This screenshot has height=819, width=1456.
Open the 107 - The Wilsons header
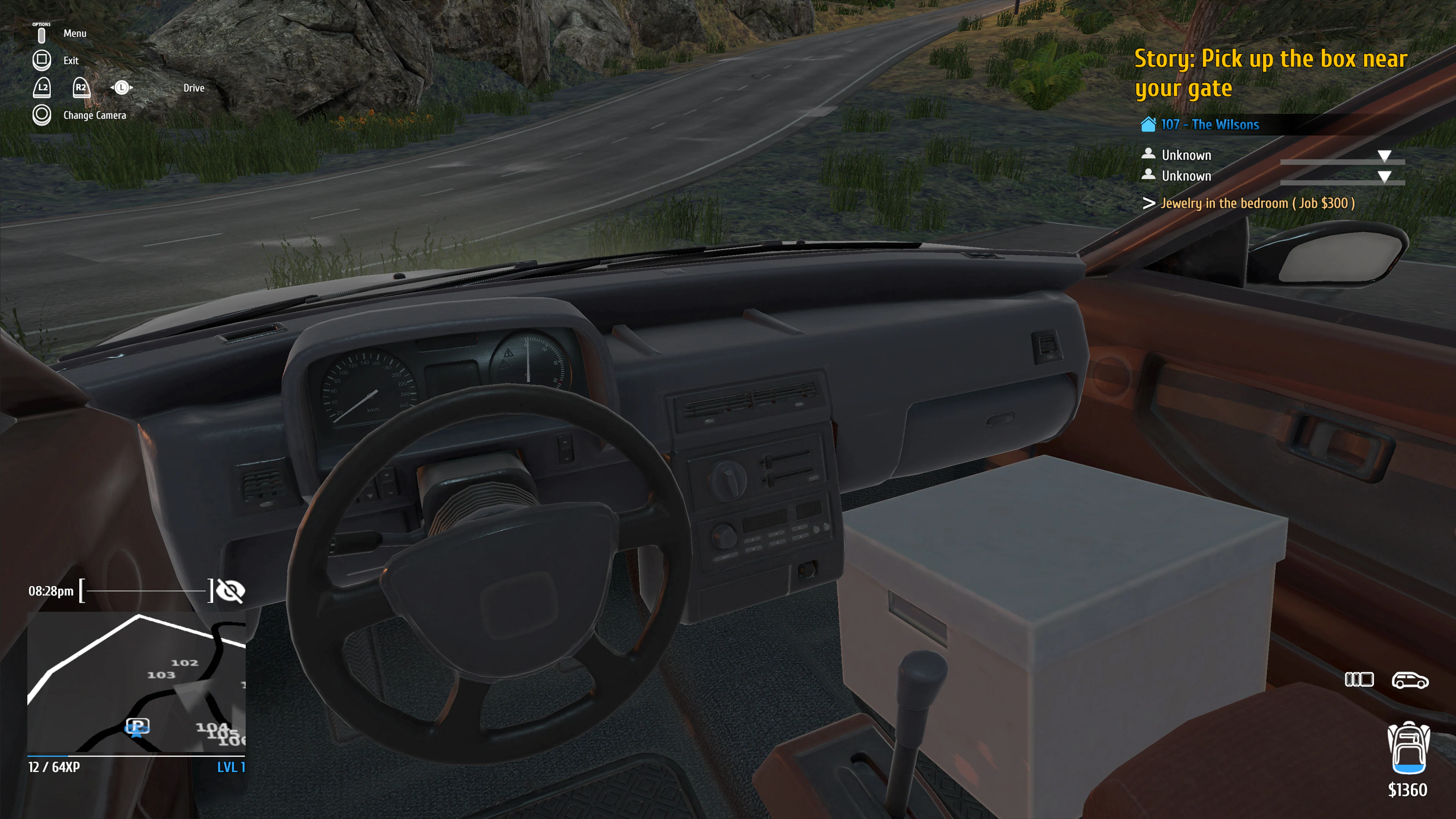pos(1209,125)
